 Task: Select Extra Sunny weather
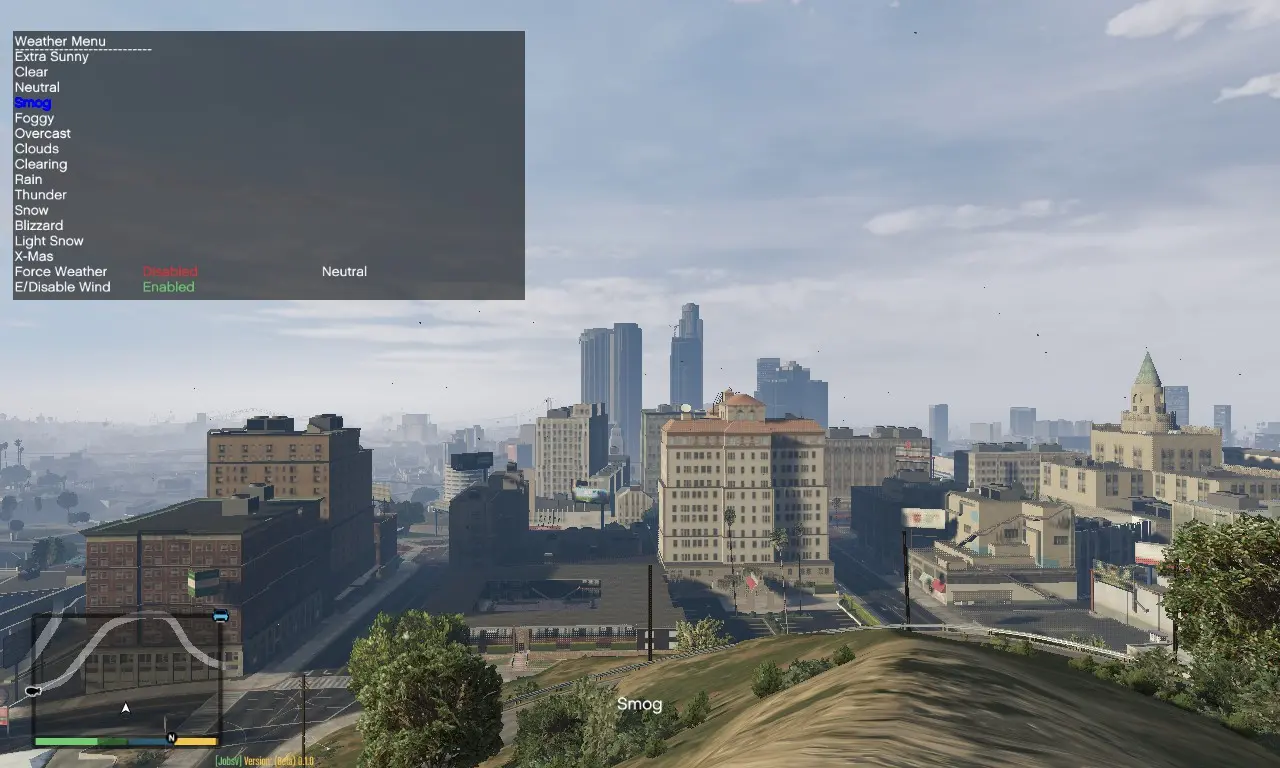coord(51,56)
